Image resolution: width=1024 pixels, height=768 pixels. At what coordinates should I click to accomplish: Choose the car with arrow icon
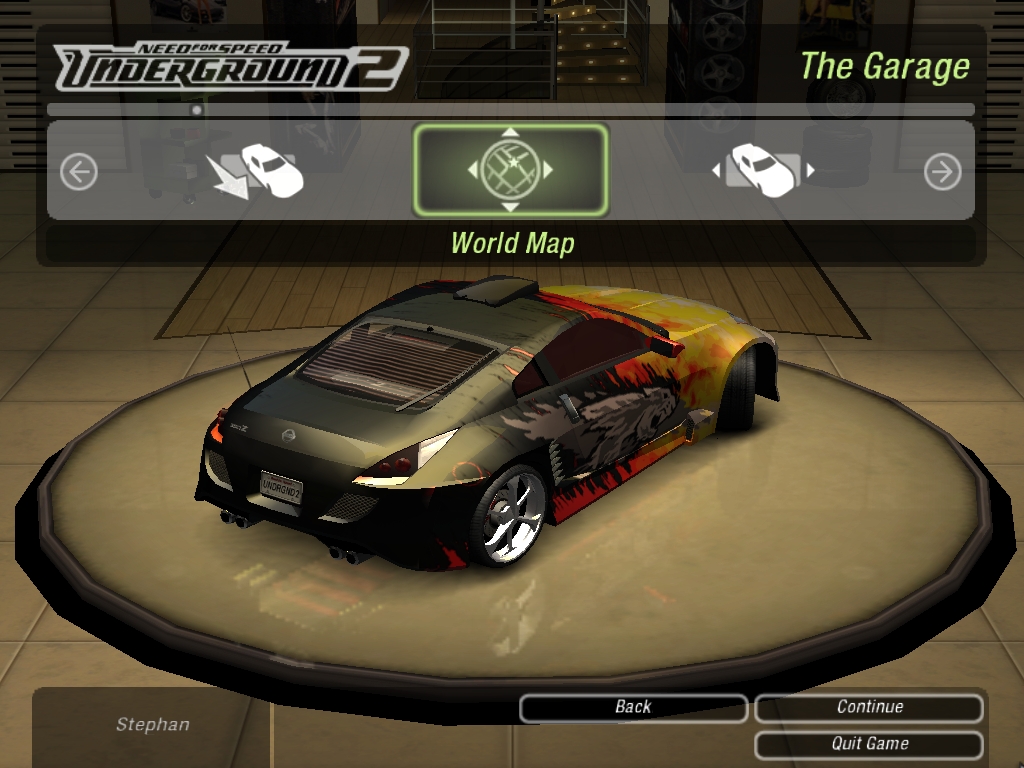pos(257,171)
